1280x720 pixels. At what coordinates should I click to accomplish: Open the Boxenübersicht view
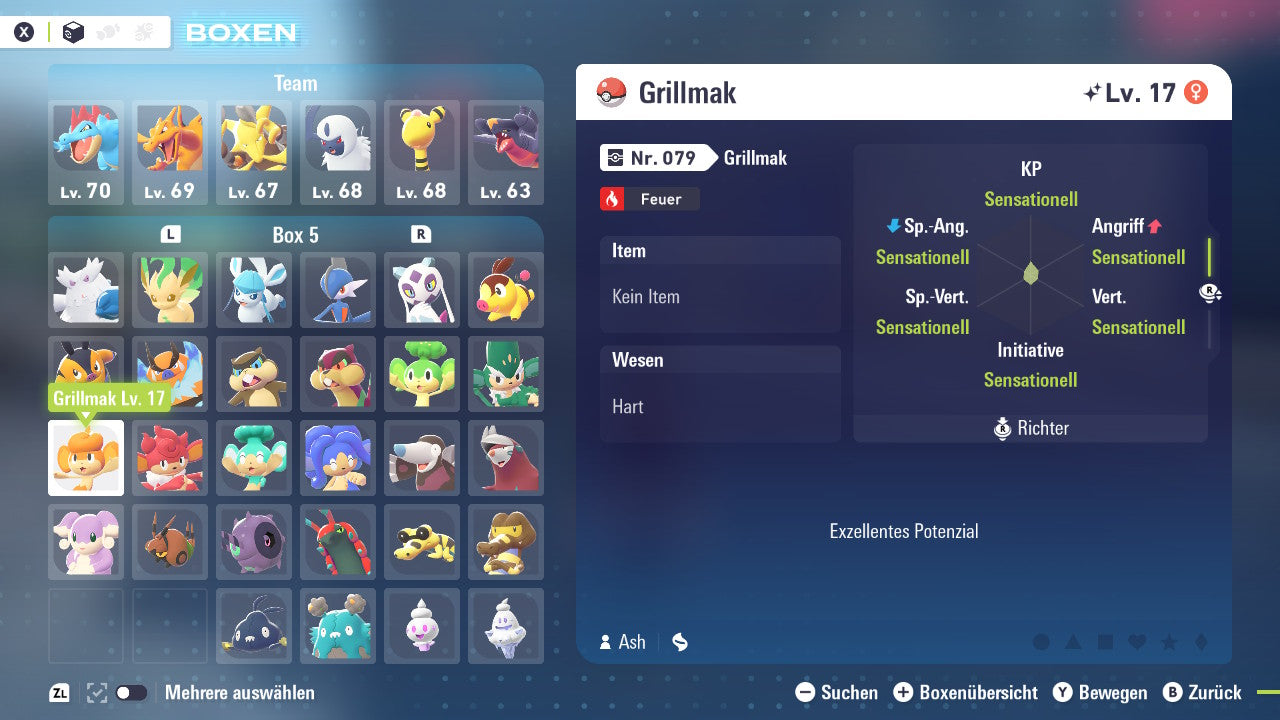965,692
